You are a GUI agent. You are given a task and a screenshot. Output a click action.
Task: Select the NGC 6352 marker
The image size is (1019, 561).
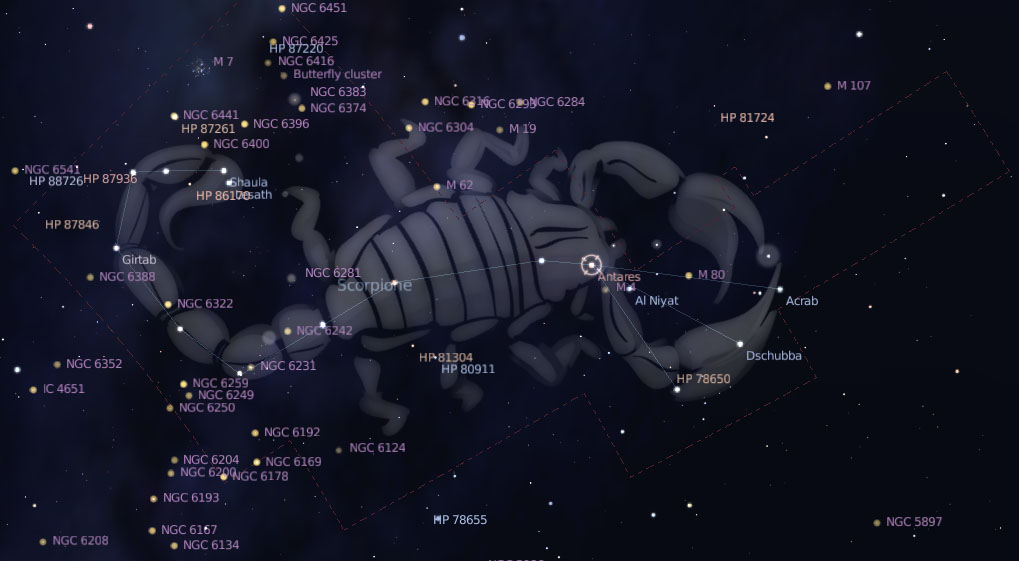(57, 364)
